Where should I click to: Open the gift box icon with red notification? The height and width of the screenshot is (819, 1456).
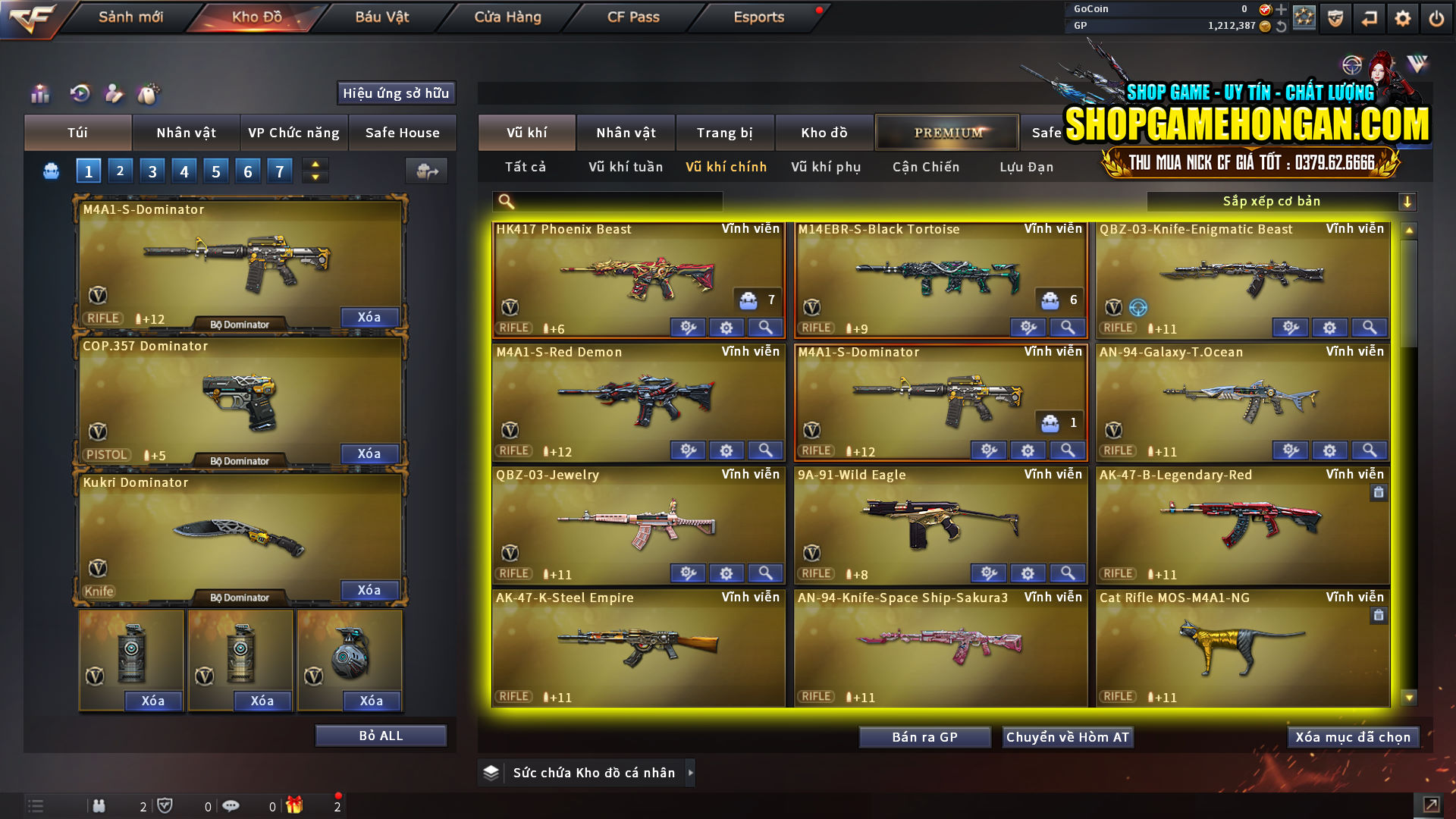[296, 806]
